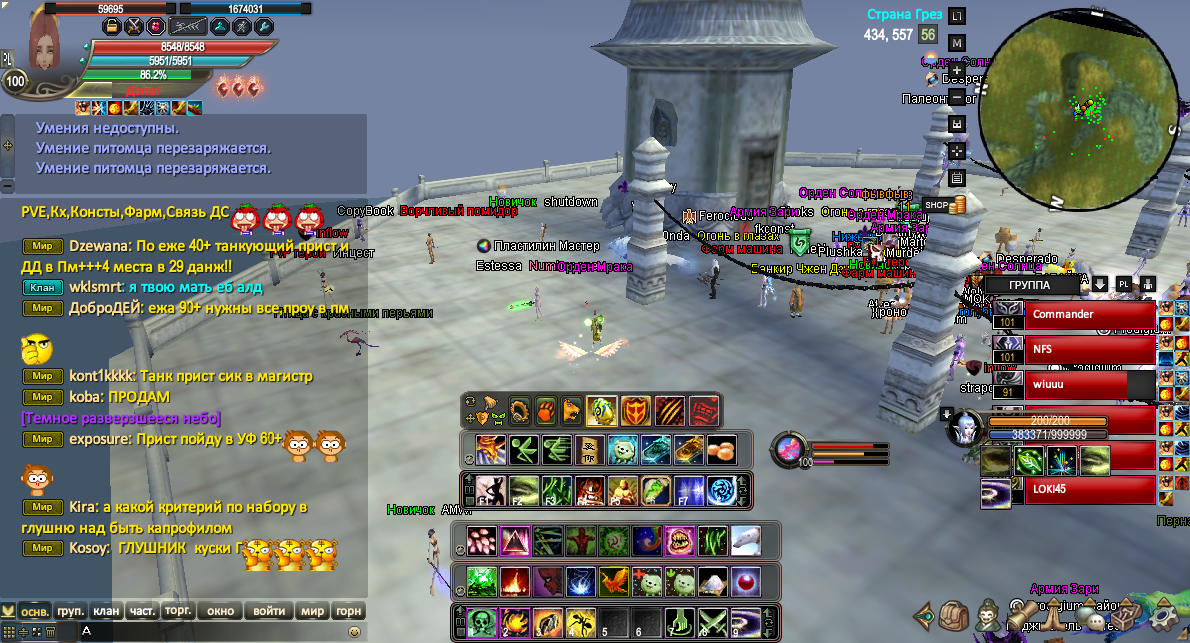
Task: Click the chat text input field
Action: click(210, 631)
